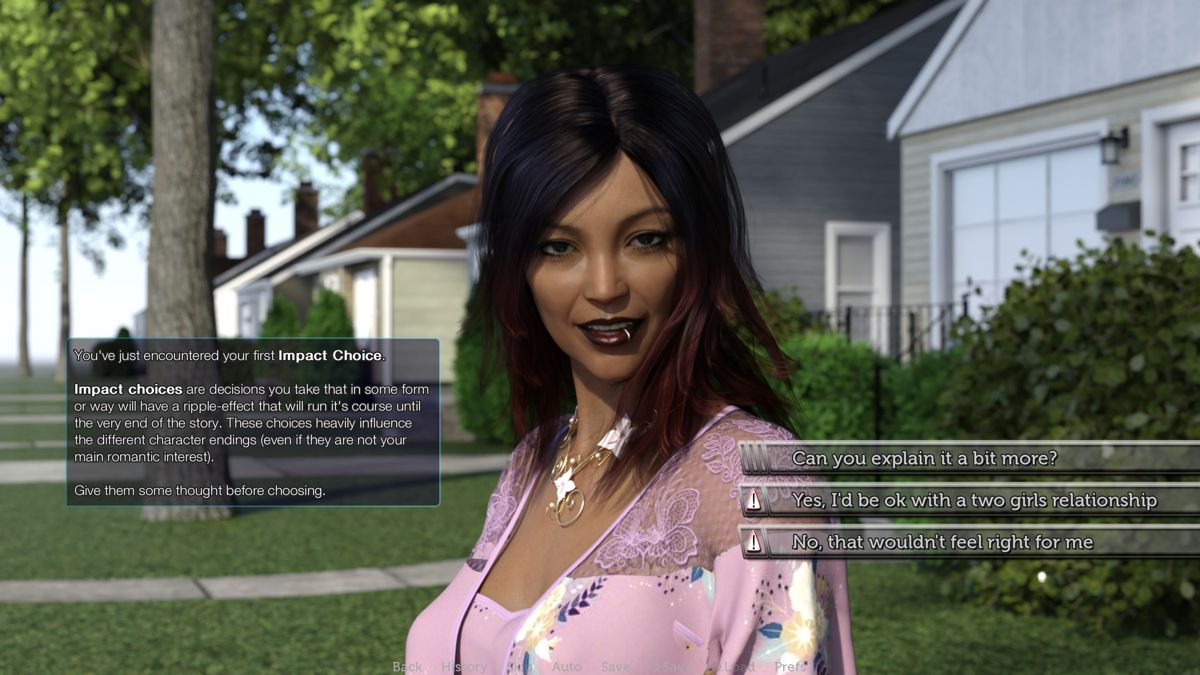Open Prefs settings
1200x675 pixels.
pyautogui.click(x=789, y=667)
